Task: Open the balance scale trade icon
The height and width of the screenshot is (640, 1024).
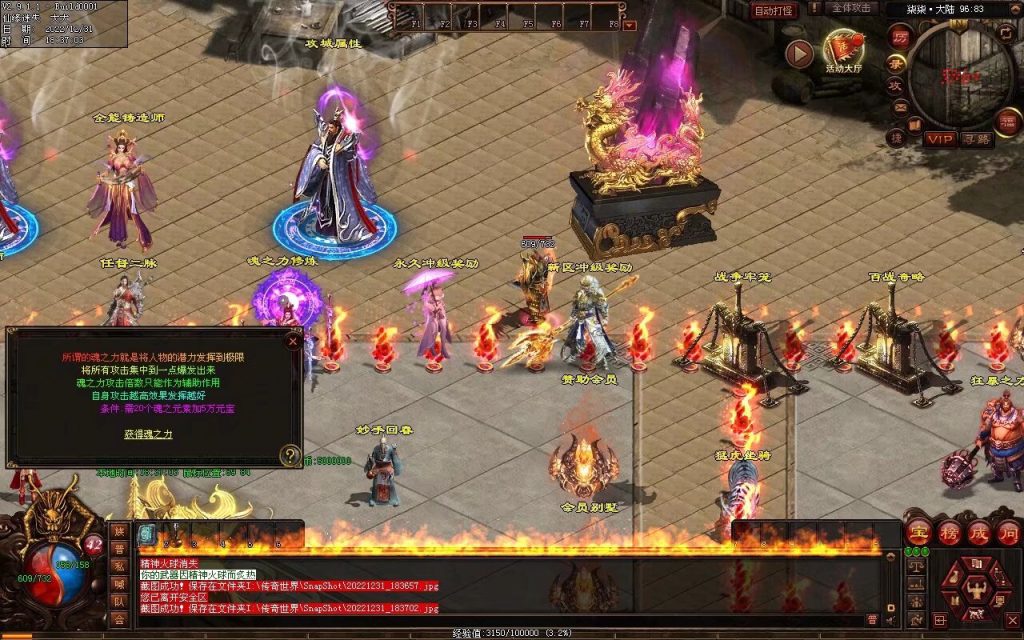Action: (x=916, y=566)
